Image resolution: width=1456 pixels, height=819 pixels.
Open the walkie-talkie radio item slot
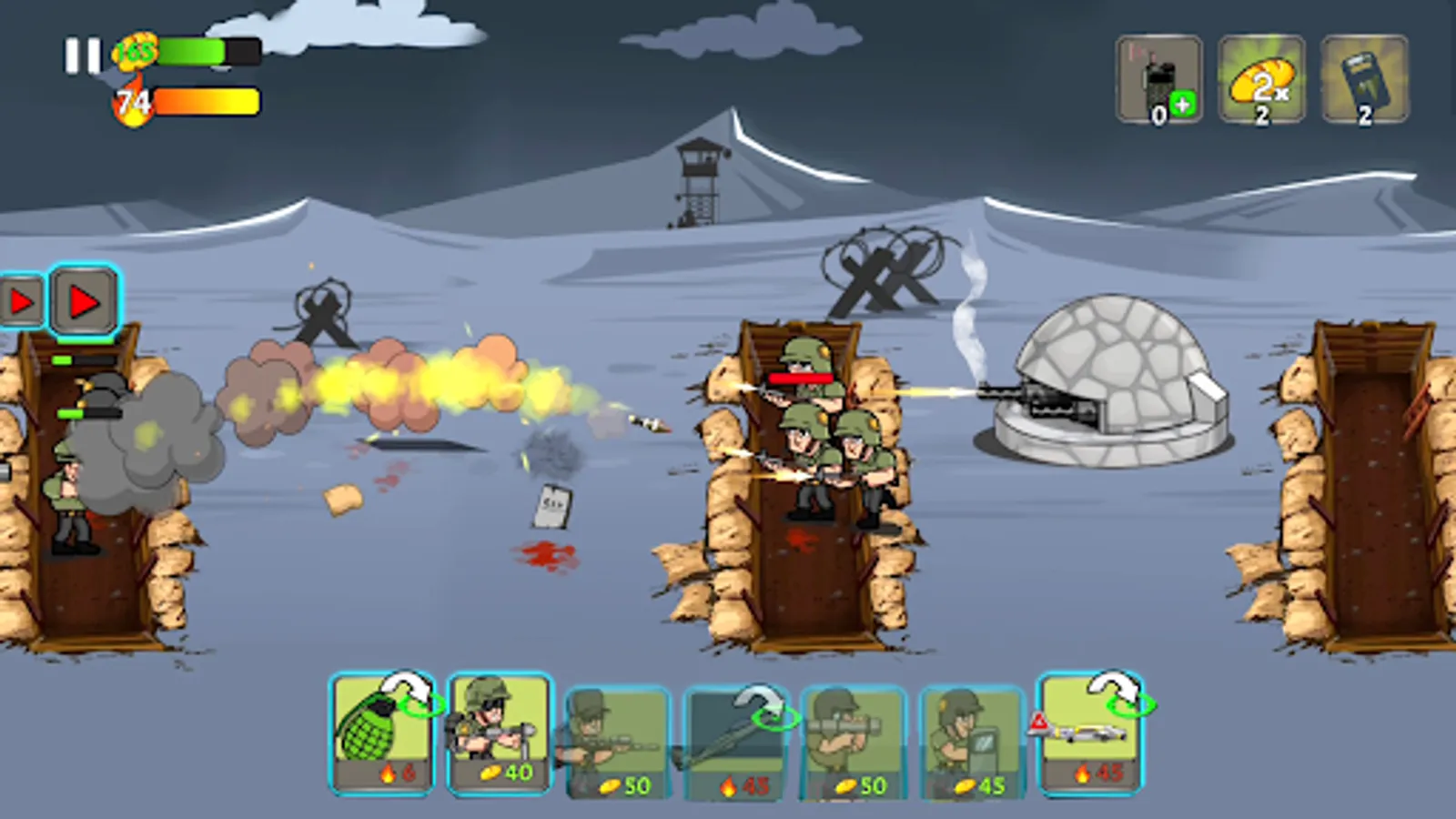coord(1158,77)
